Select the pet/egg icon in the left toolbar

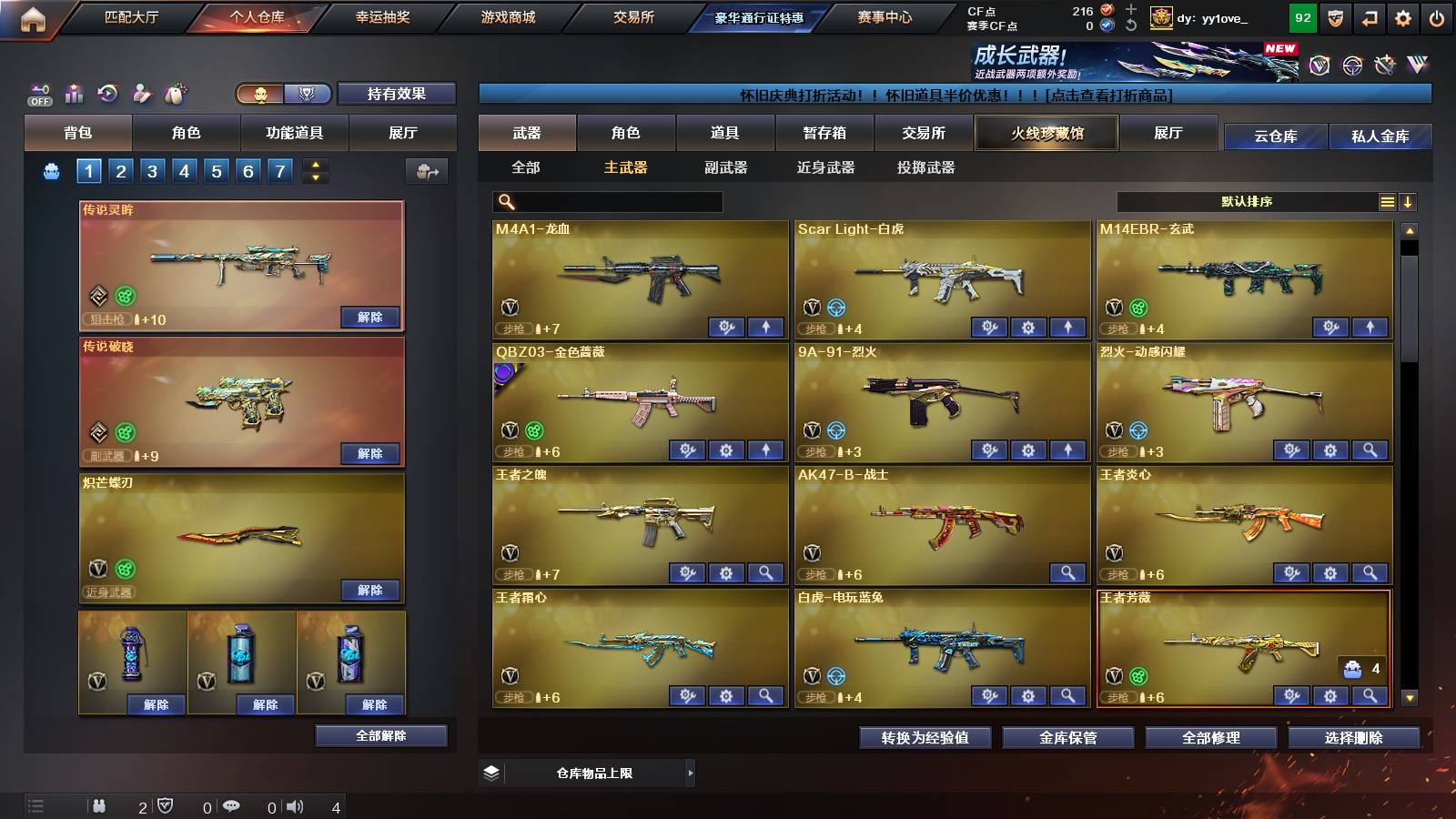175,93
